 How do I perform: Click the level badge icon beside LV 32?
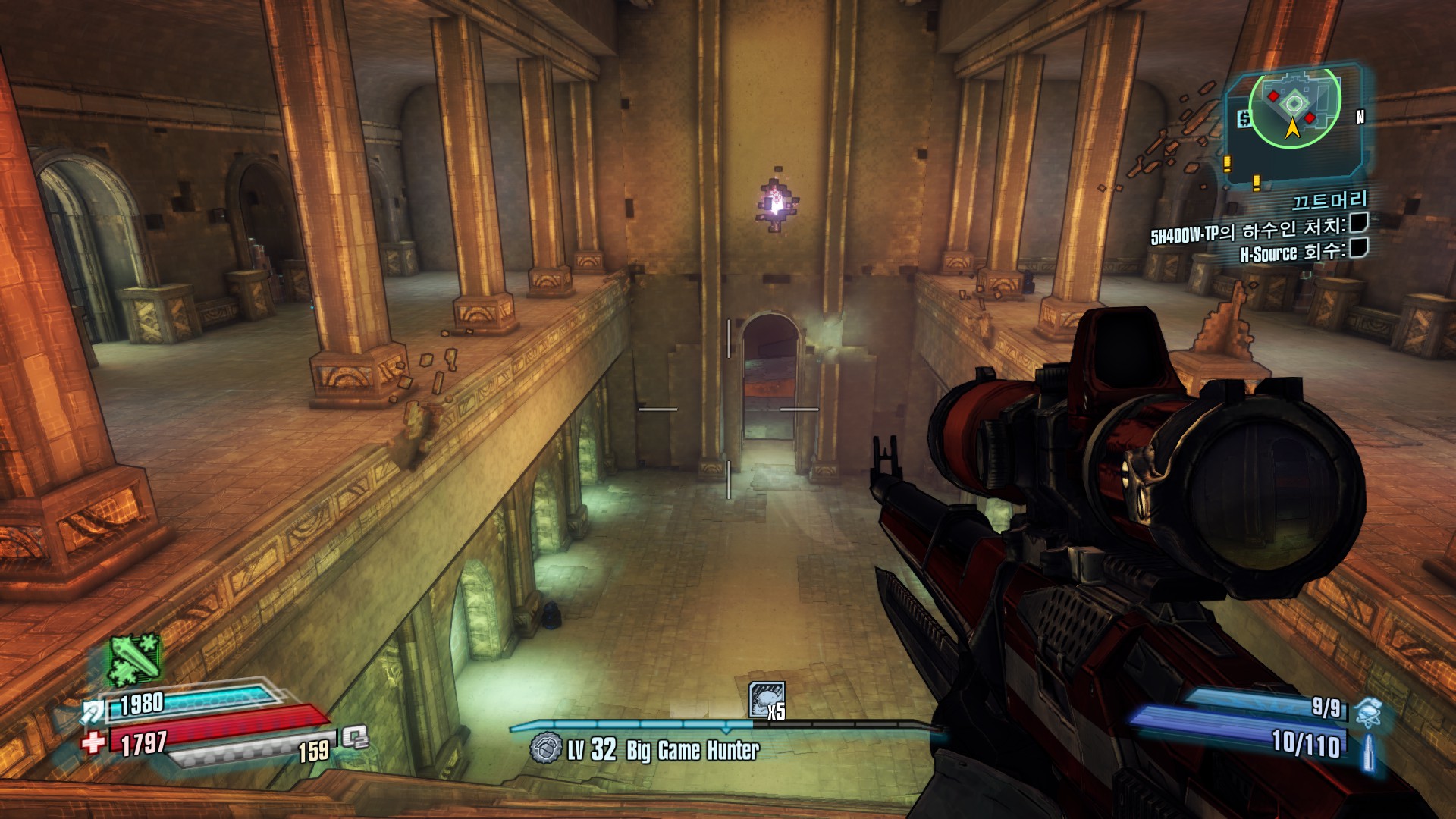pos(546,748)
